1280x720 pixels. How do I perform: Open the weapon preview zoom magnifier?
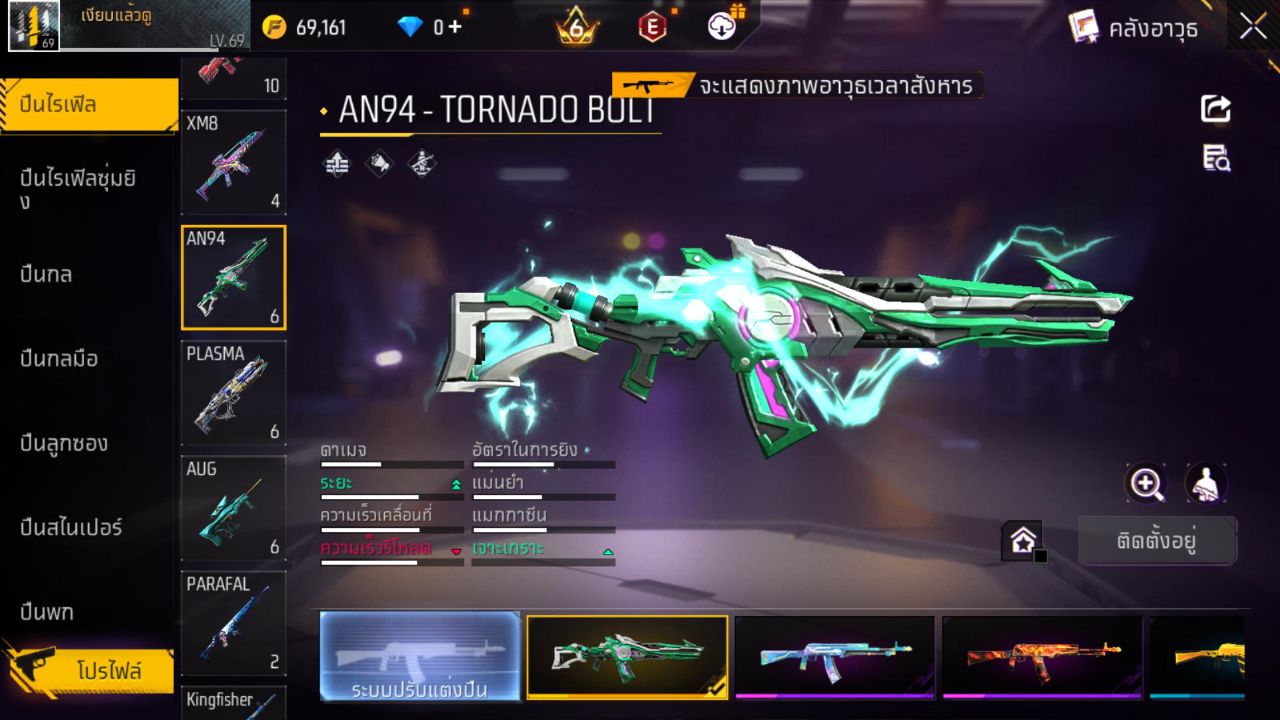tap(1146, 483)
